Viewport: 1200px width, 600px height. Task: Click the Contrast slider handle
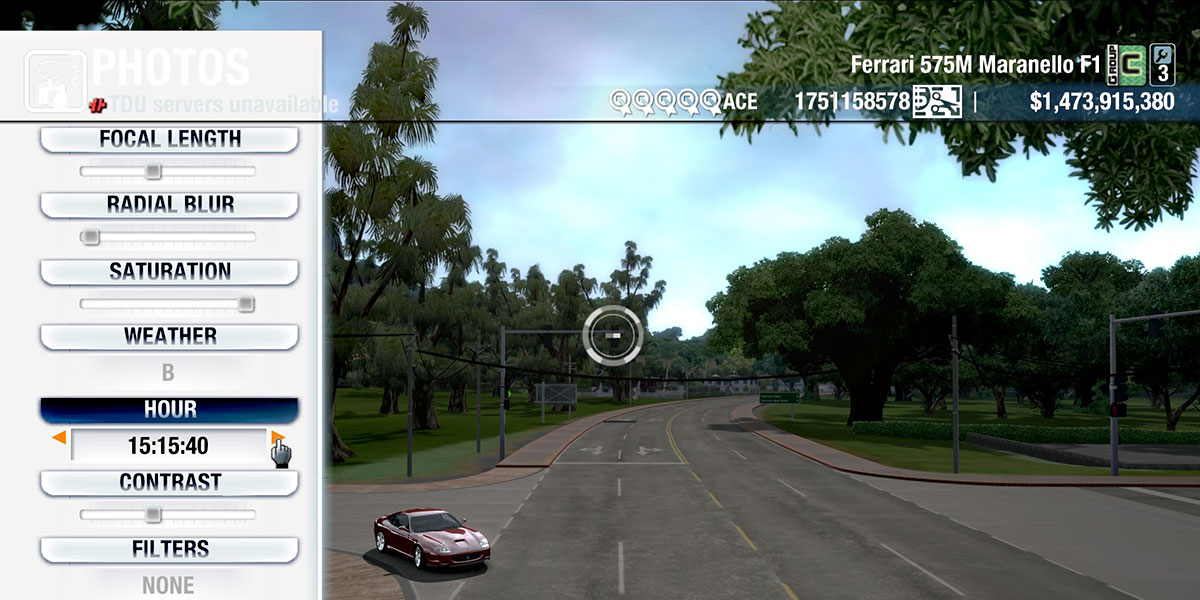click(x=152, y=515)
